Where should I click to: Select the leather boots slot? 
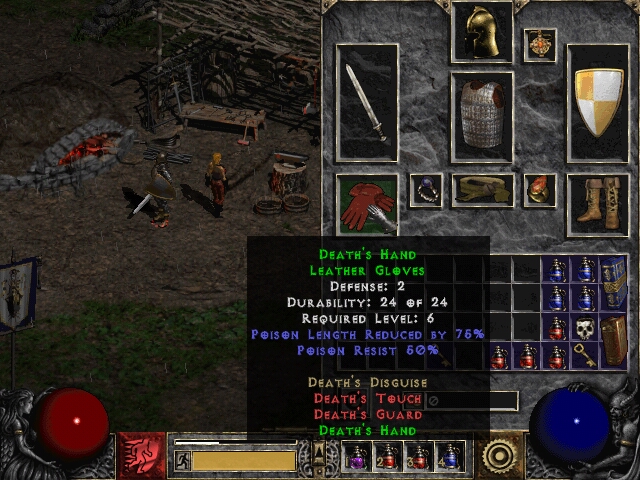coord(598,204)
